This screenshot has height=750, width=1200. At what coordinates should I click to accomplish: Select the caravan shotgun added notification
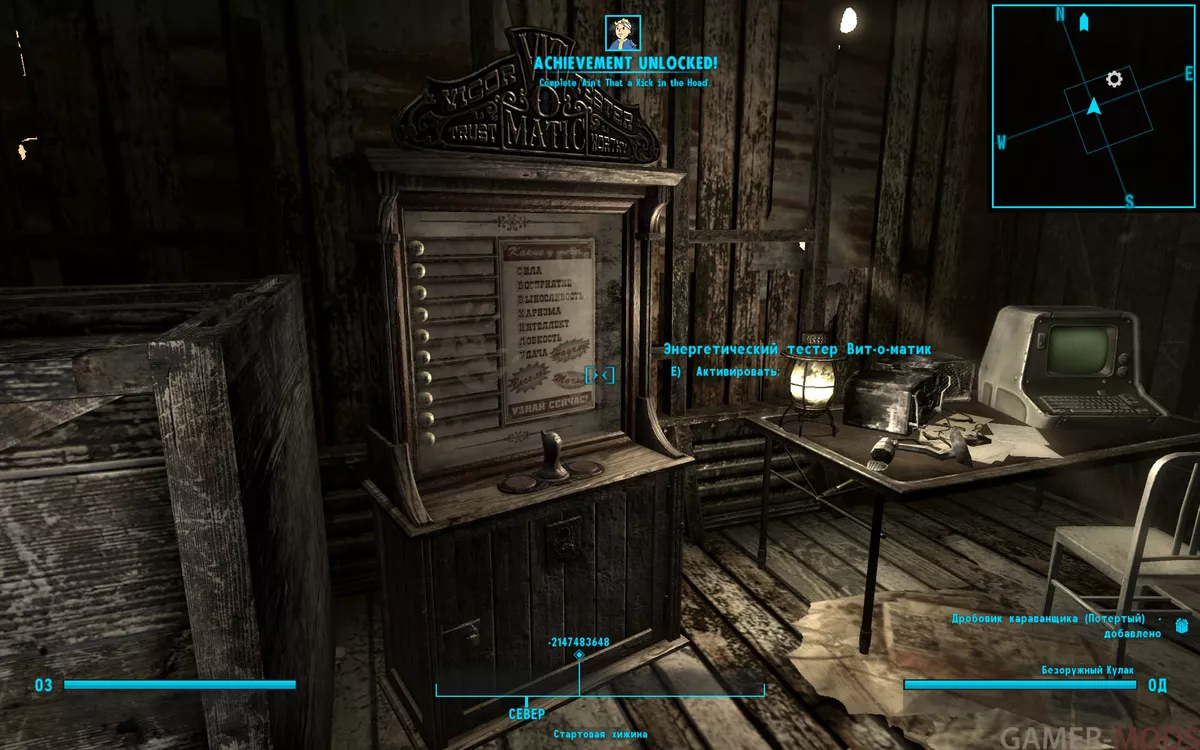(x=1064, y=626)
